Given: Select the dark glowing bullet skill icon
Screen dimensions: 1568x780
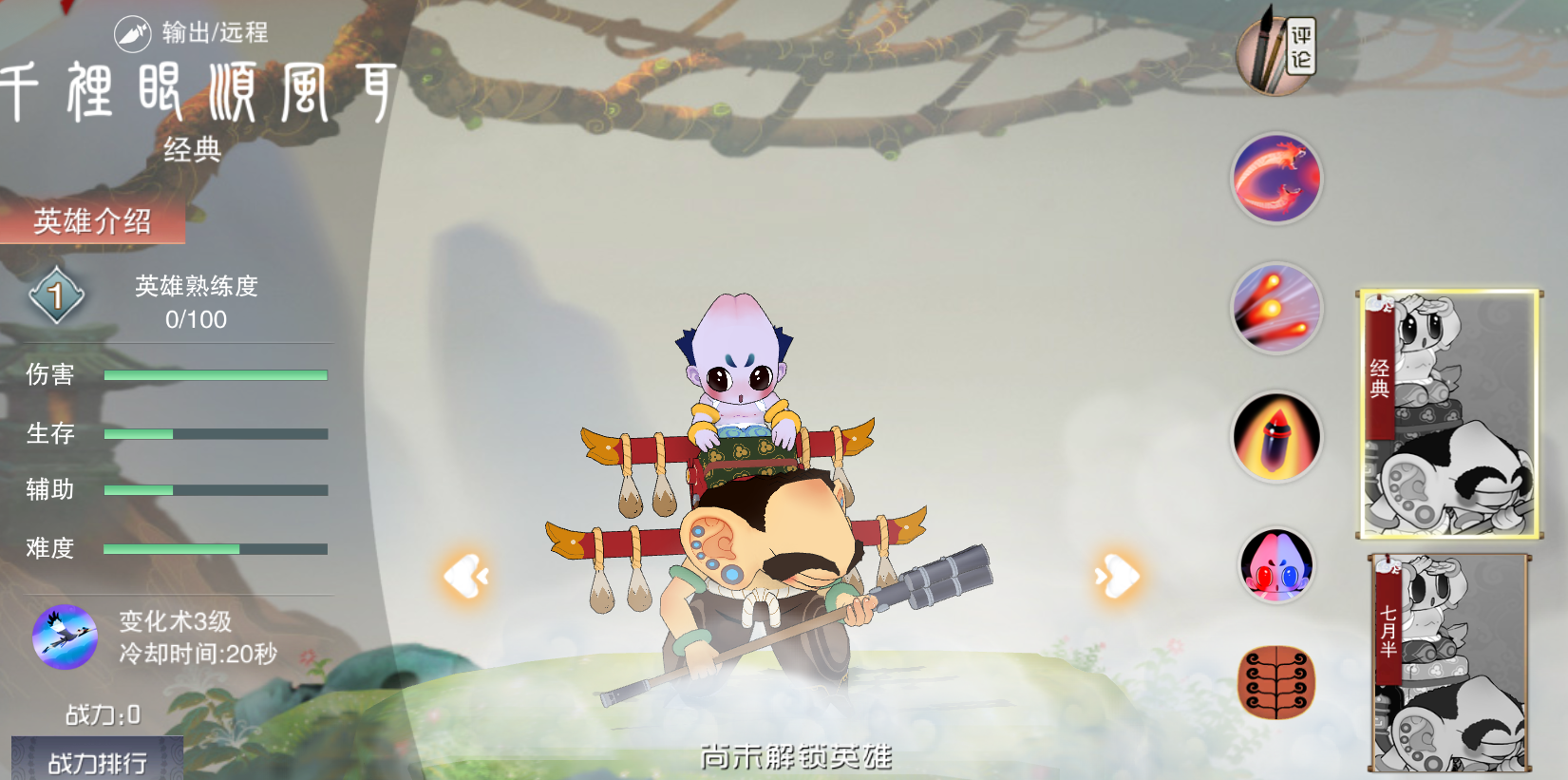Looking at the screenshot, I should 1277,436.
